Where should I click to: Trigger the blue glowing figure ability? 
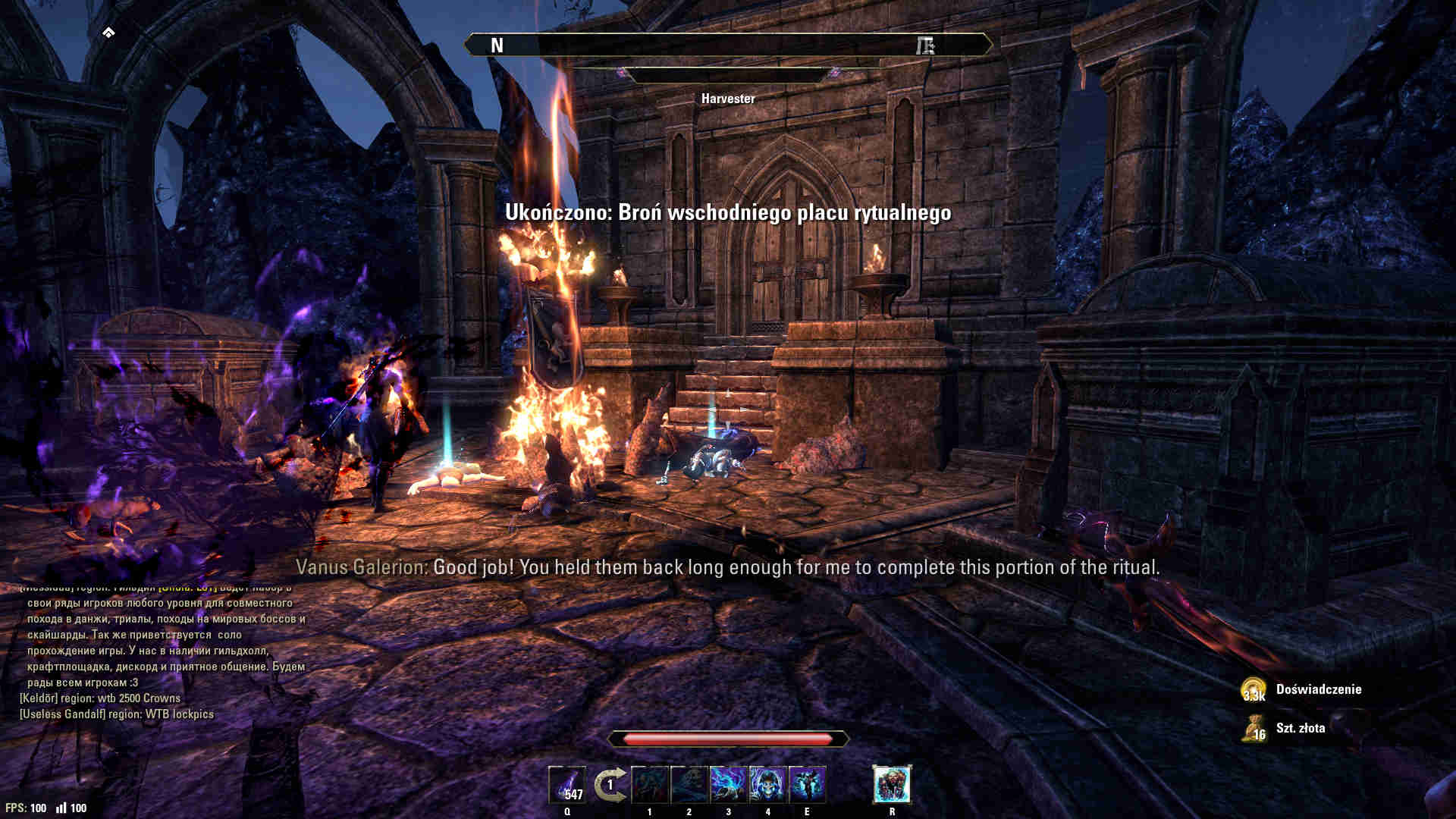point(807,785)
